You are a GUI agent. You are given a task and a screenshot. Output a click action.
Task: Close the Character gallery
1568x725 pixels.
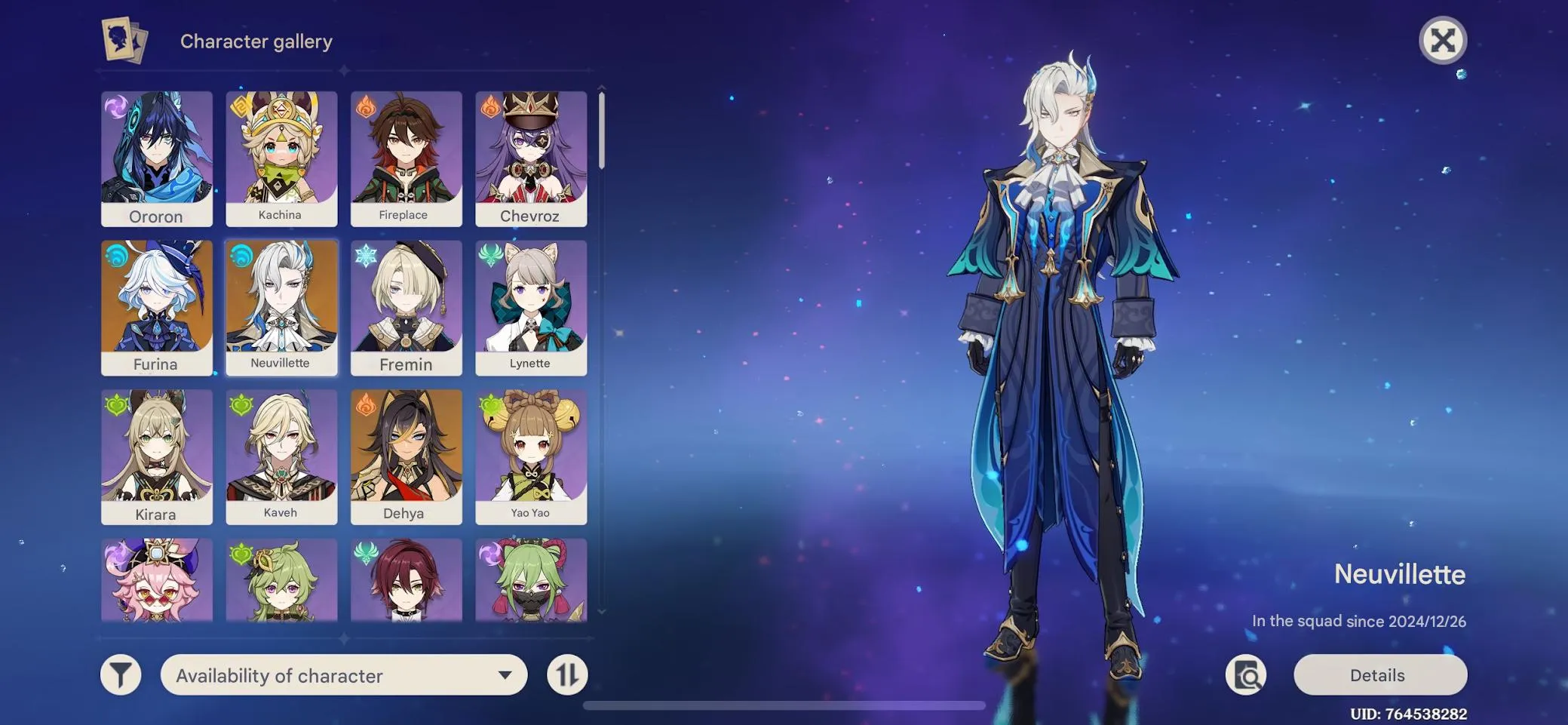click(1443, 40)
